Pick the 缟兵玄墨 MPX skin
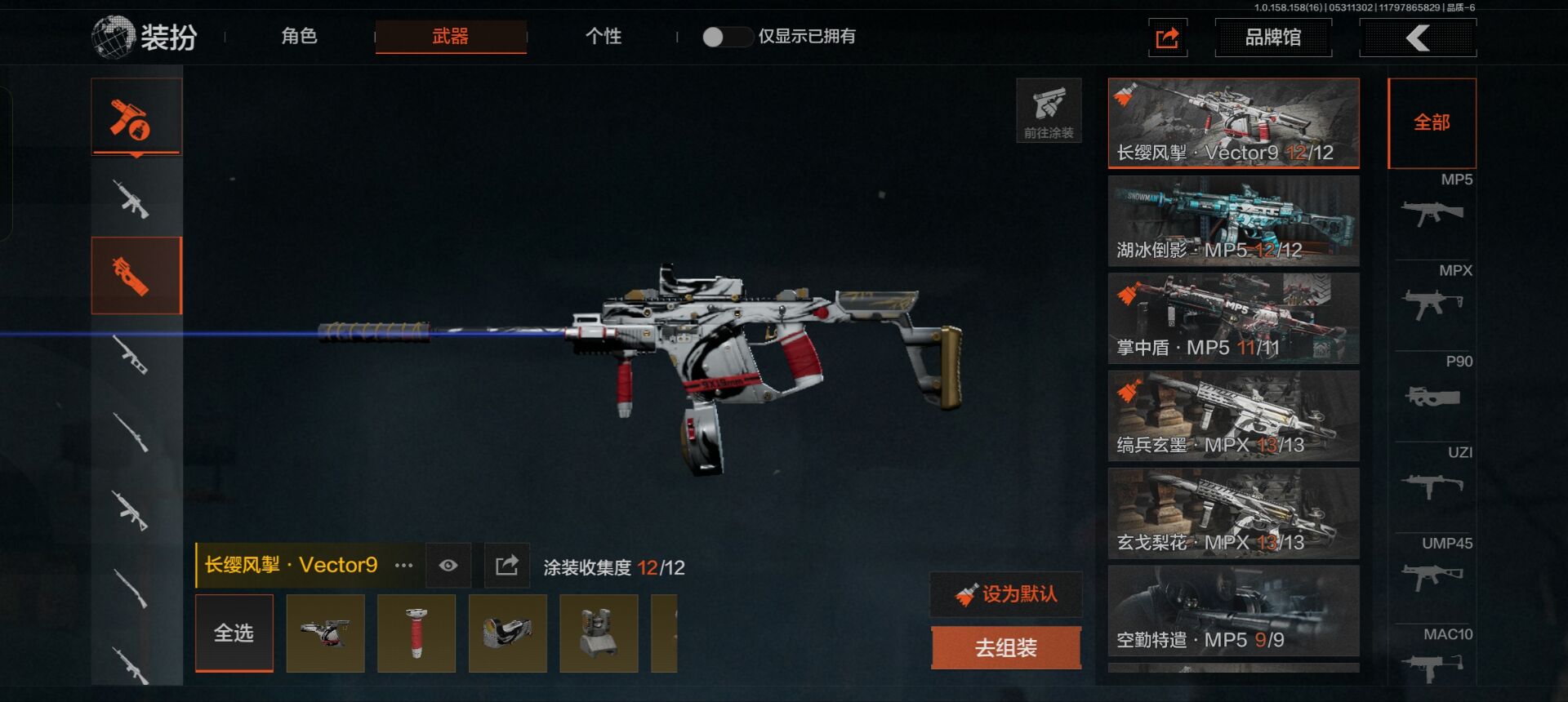The image size is (1568, 702). click(x=1233, y=416)
